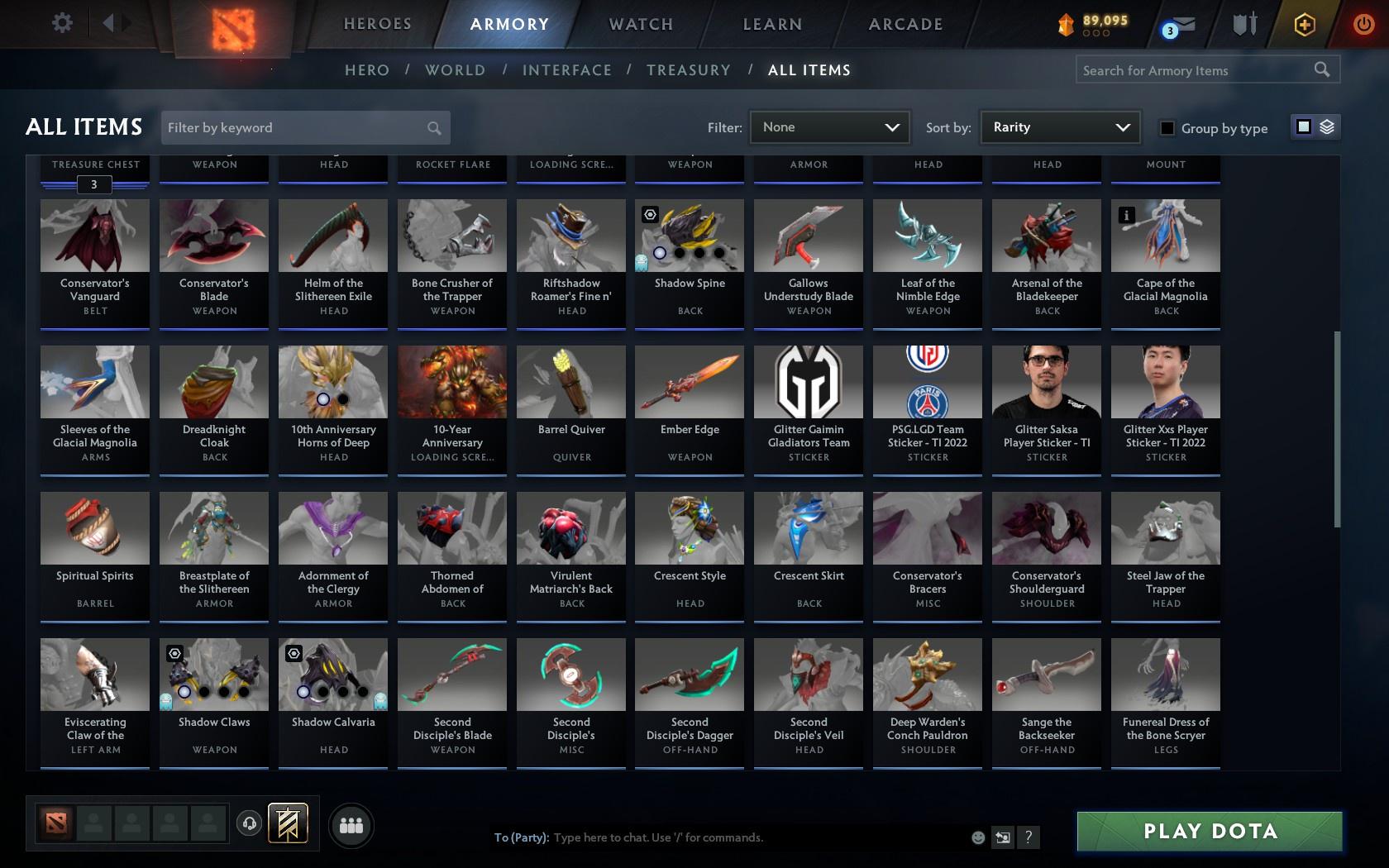Click the question mark help button near chat
The width and height of the screenshot is (1389, 868).
click(x=1028, y=837)
